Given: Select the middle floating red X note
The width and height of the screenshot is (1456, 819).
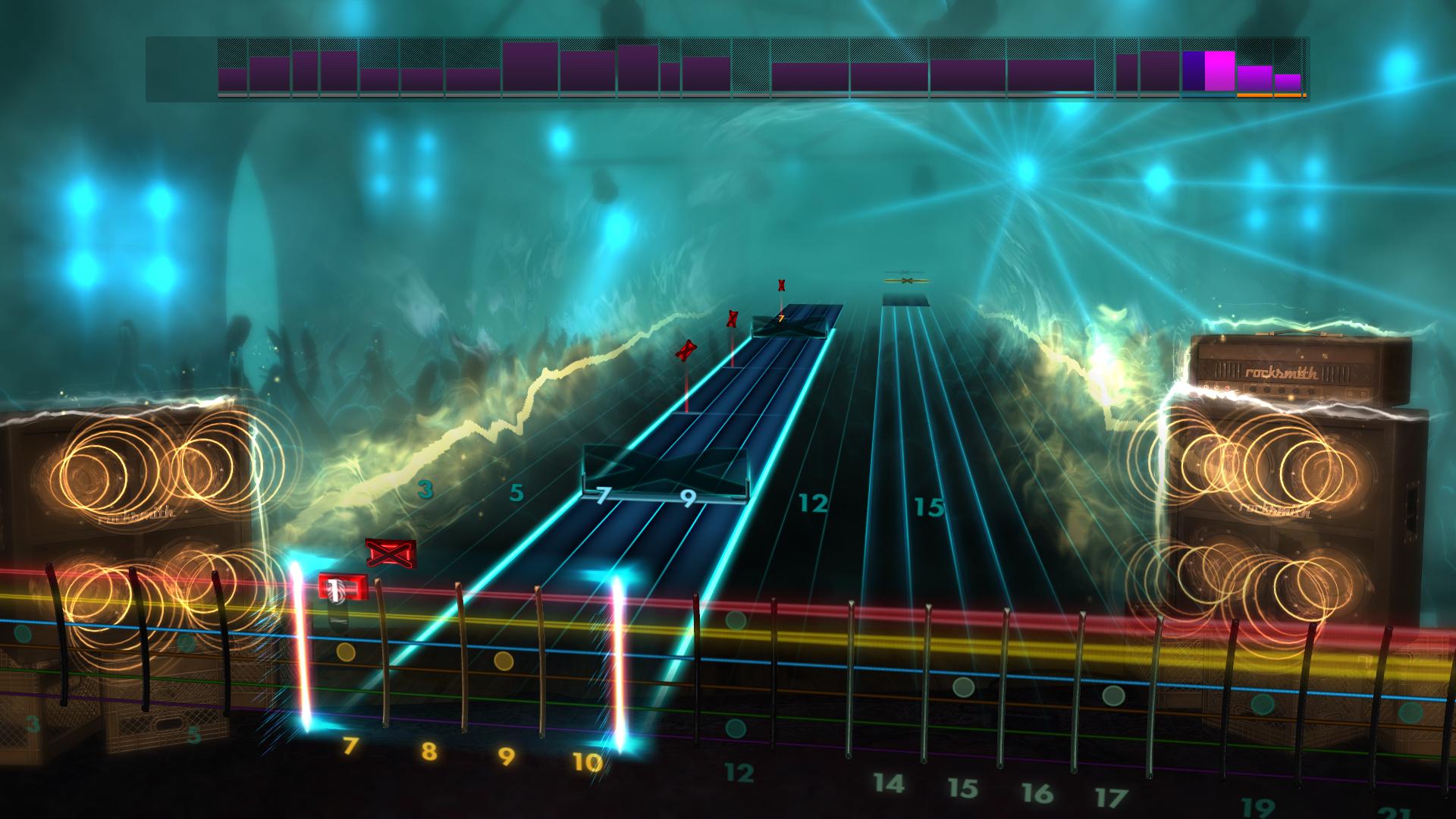Looking at the screenshot, I should 731,321.
